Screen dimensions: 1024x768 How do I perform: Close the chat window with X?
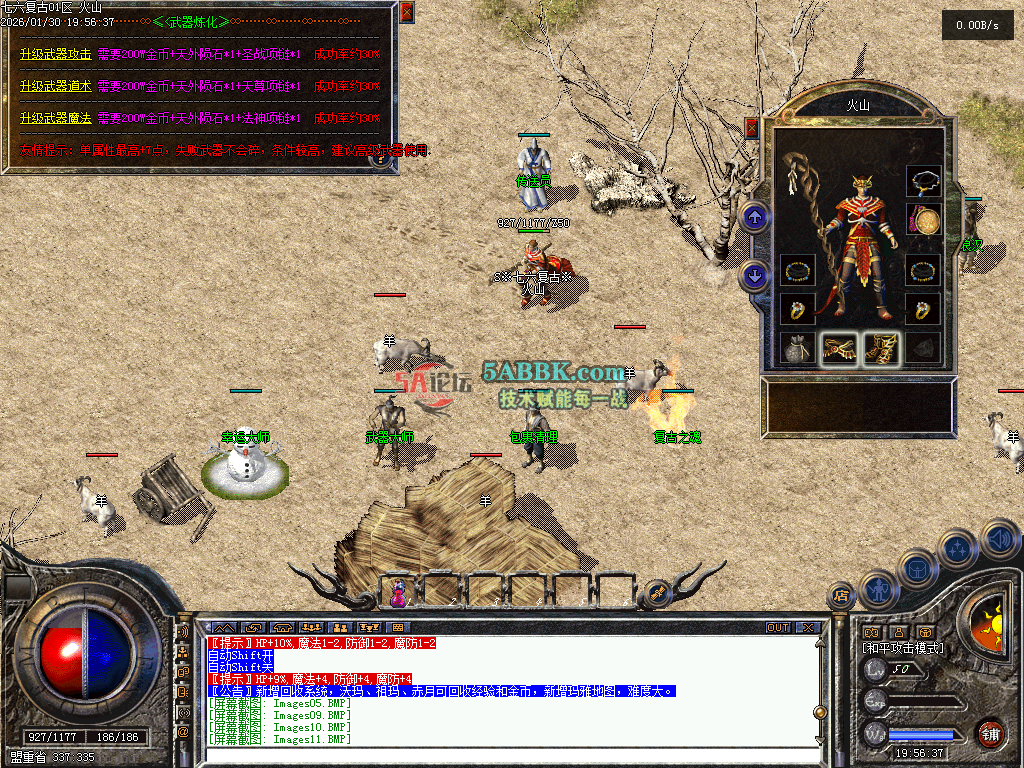pos(808,628)
